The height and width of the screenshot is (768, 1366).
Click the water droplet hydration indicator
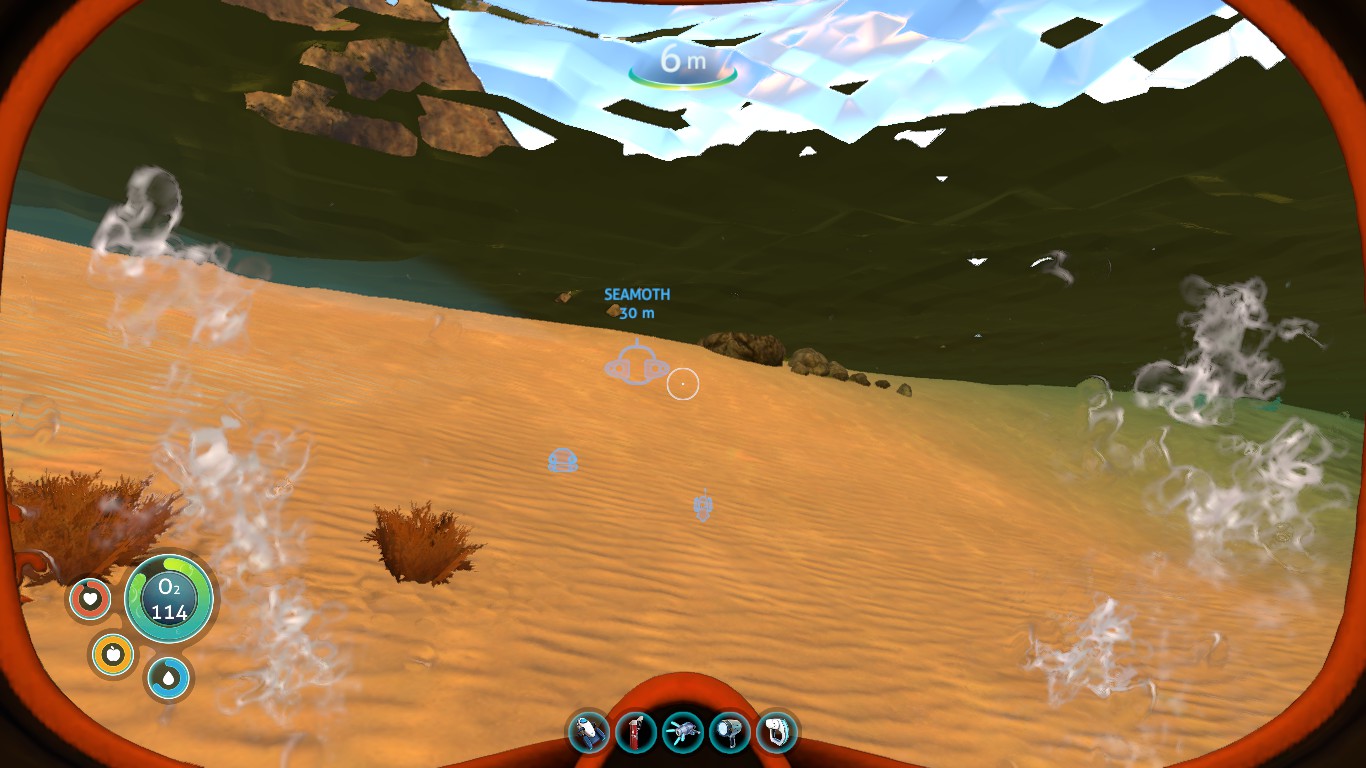(x=168, y=677)
